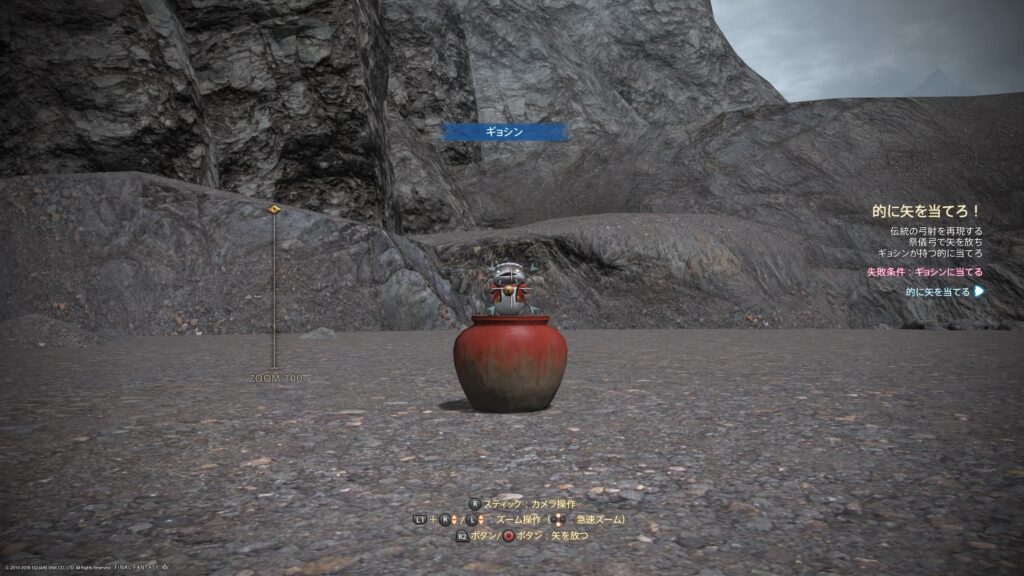Screen dimensions: 1024x576
Task: Click the yellow marker on the zoom gauge
Action: click(x=274, y=210)
